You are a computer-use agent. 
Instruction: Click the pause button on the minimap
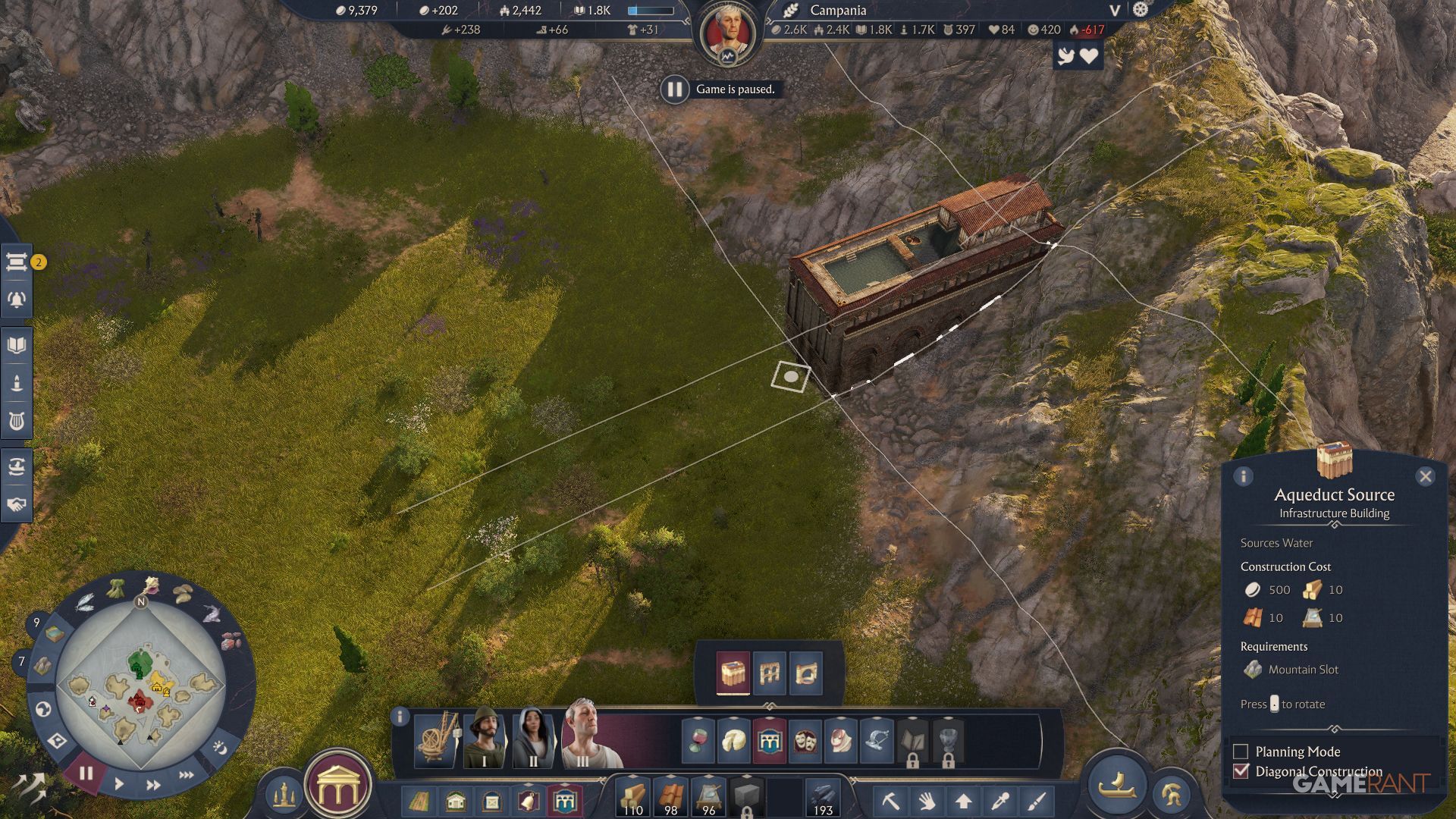click(86, 773)
